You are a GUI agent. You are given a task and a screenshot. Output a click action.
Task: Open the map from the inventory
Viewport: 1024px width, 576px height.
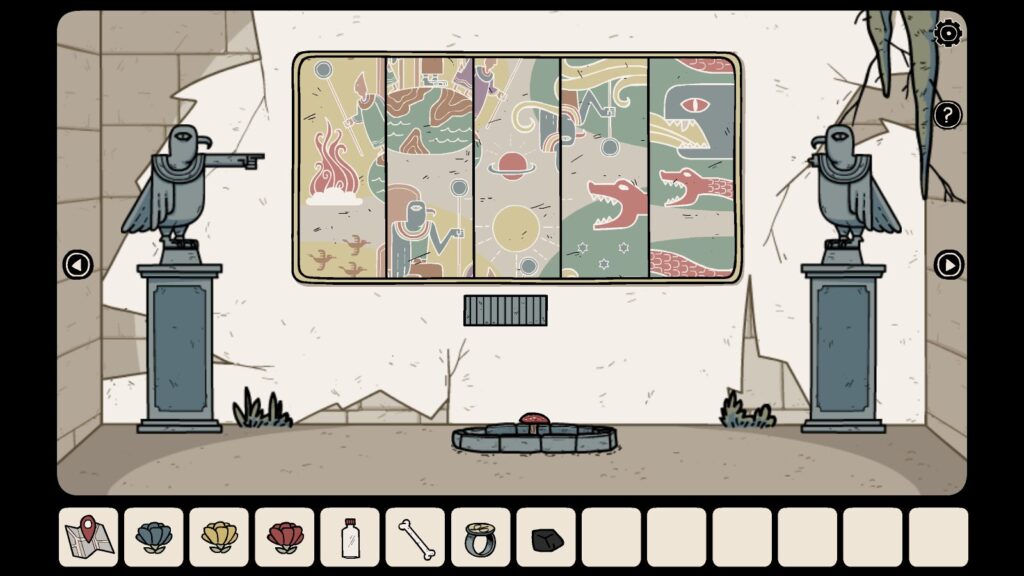pyautogui.click(x=88, y=537)
